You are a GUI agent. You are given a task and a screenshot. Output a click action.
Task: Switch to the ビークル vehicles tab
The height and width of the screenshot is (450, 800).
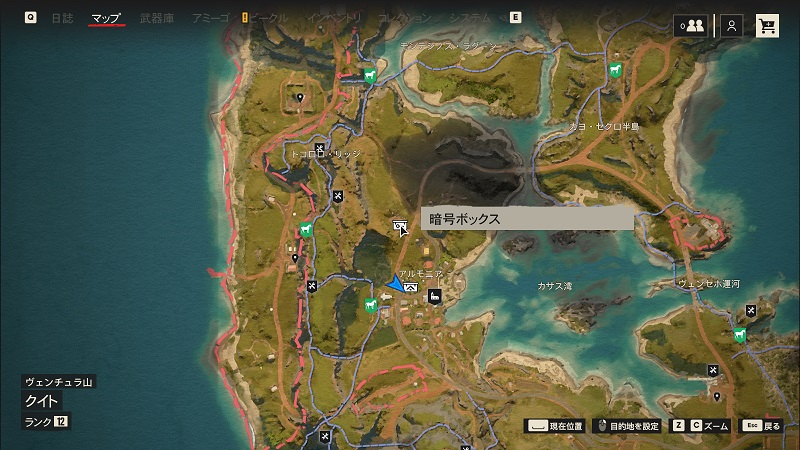coord(268,18)
